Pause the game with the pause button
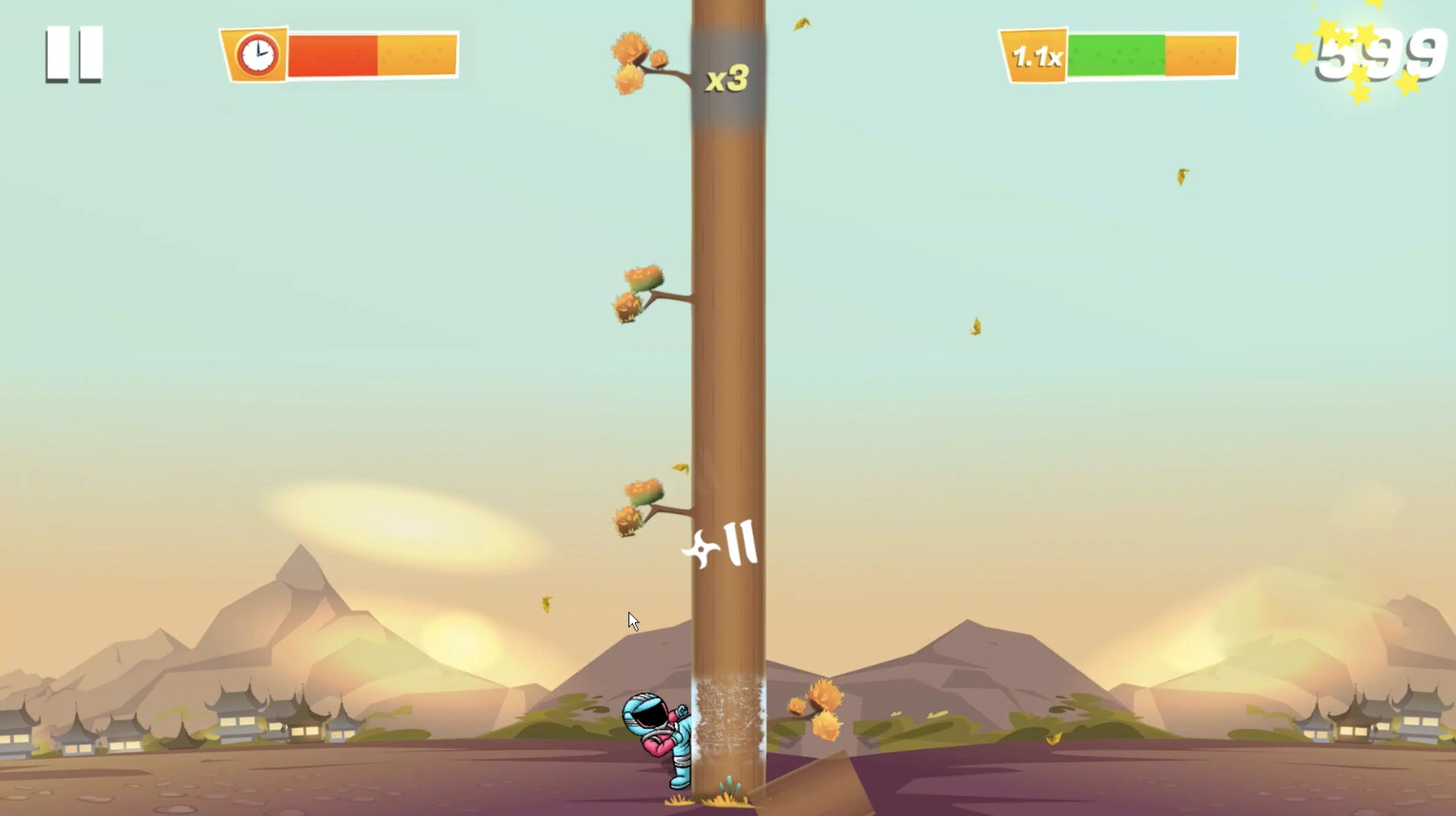 [74, 55]
